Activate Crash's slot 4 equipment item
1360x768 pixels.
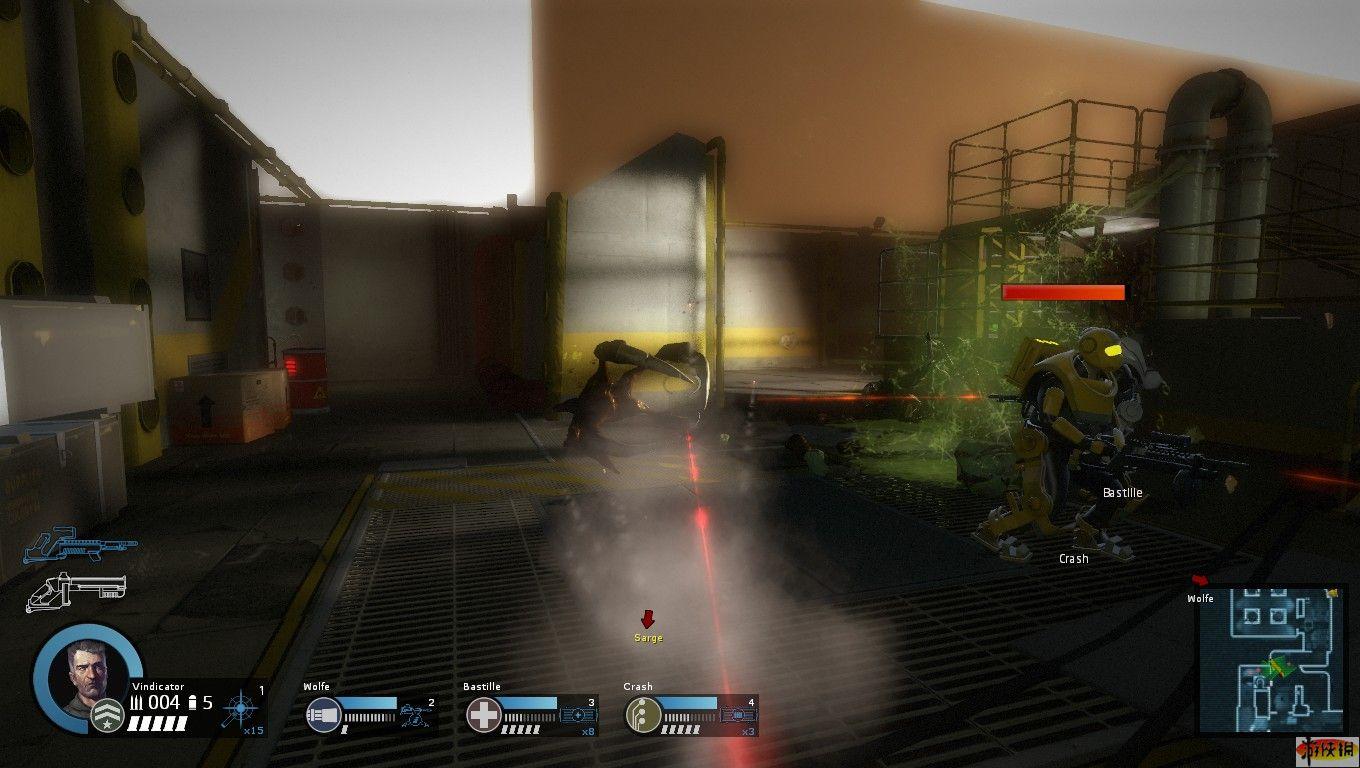[737, 714]
